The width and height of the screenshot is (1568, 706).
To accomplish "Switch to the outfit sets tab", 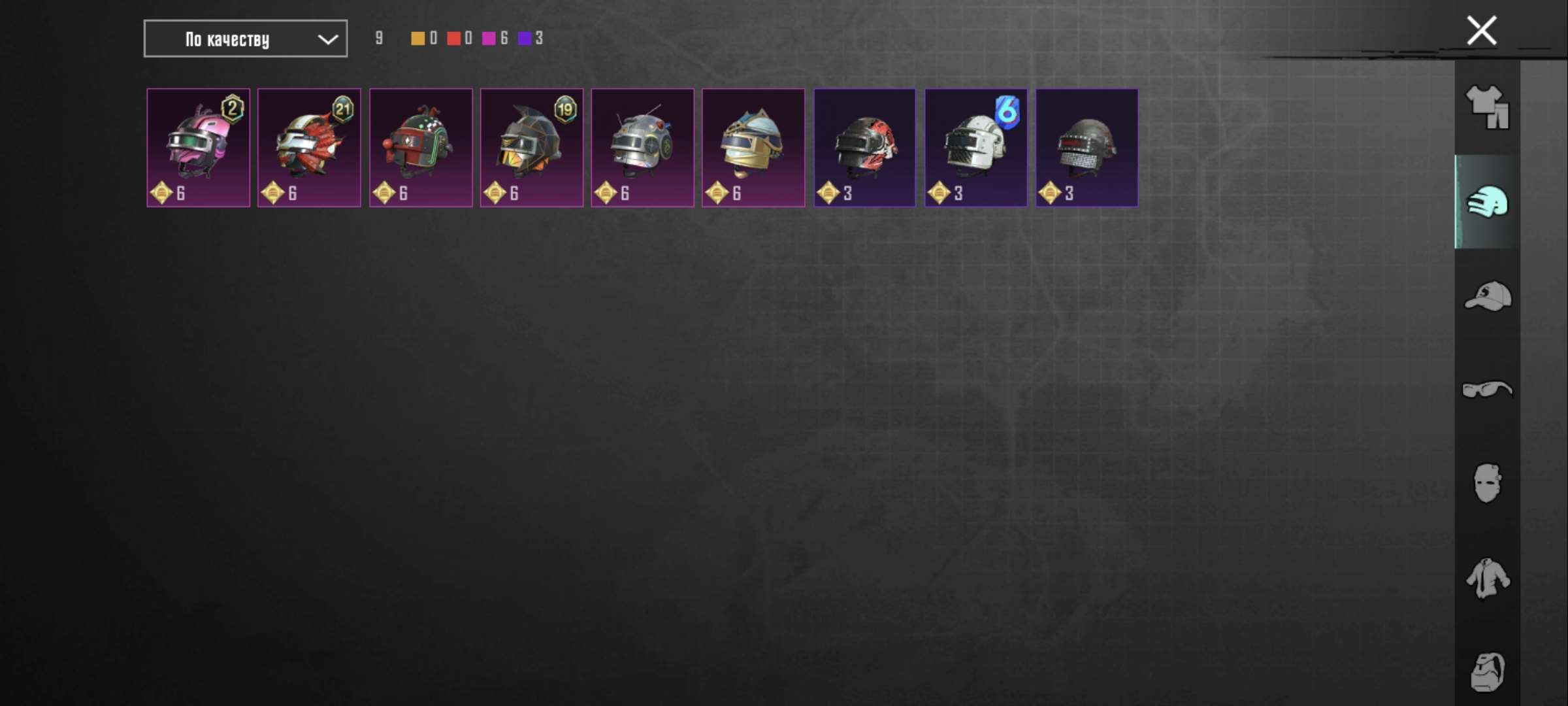I will [x=1487, y=108].
